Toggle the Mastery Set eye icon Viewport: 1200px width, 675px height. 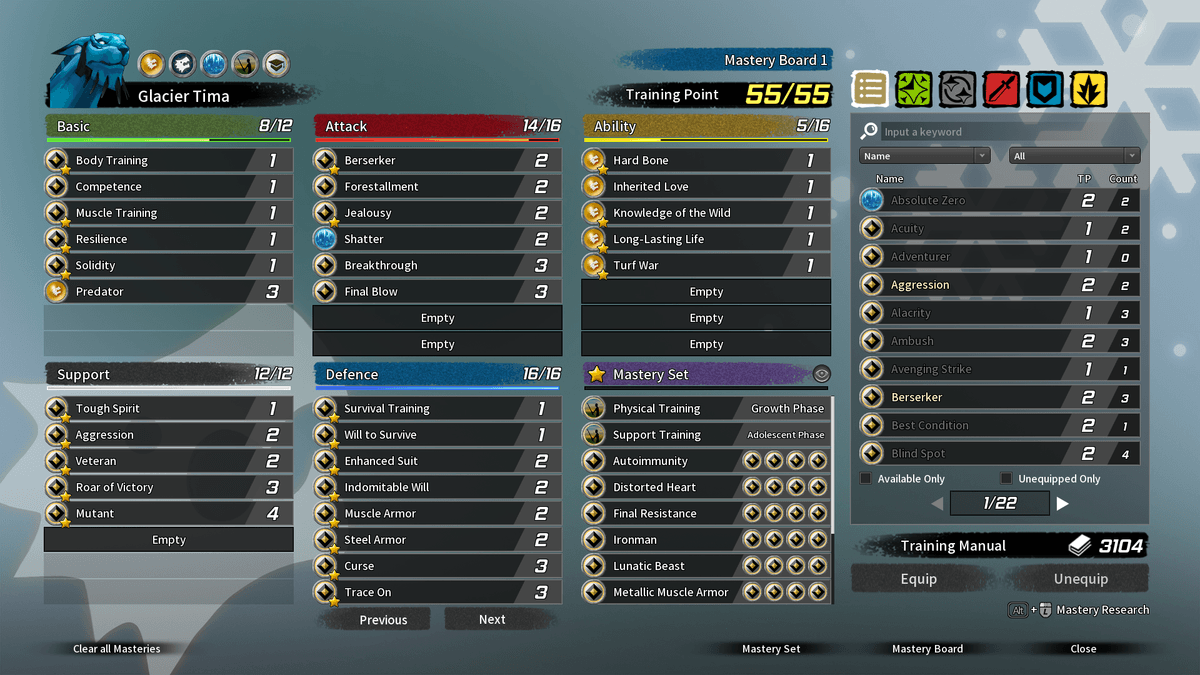point(821,374)
